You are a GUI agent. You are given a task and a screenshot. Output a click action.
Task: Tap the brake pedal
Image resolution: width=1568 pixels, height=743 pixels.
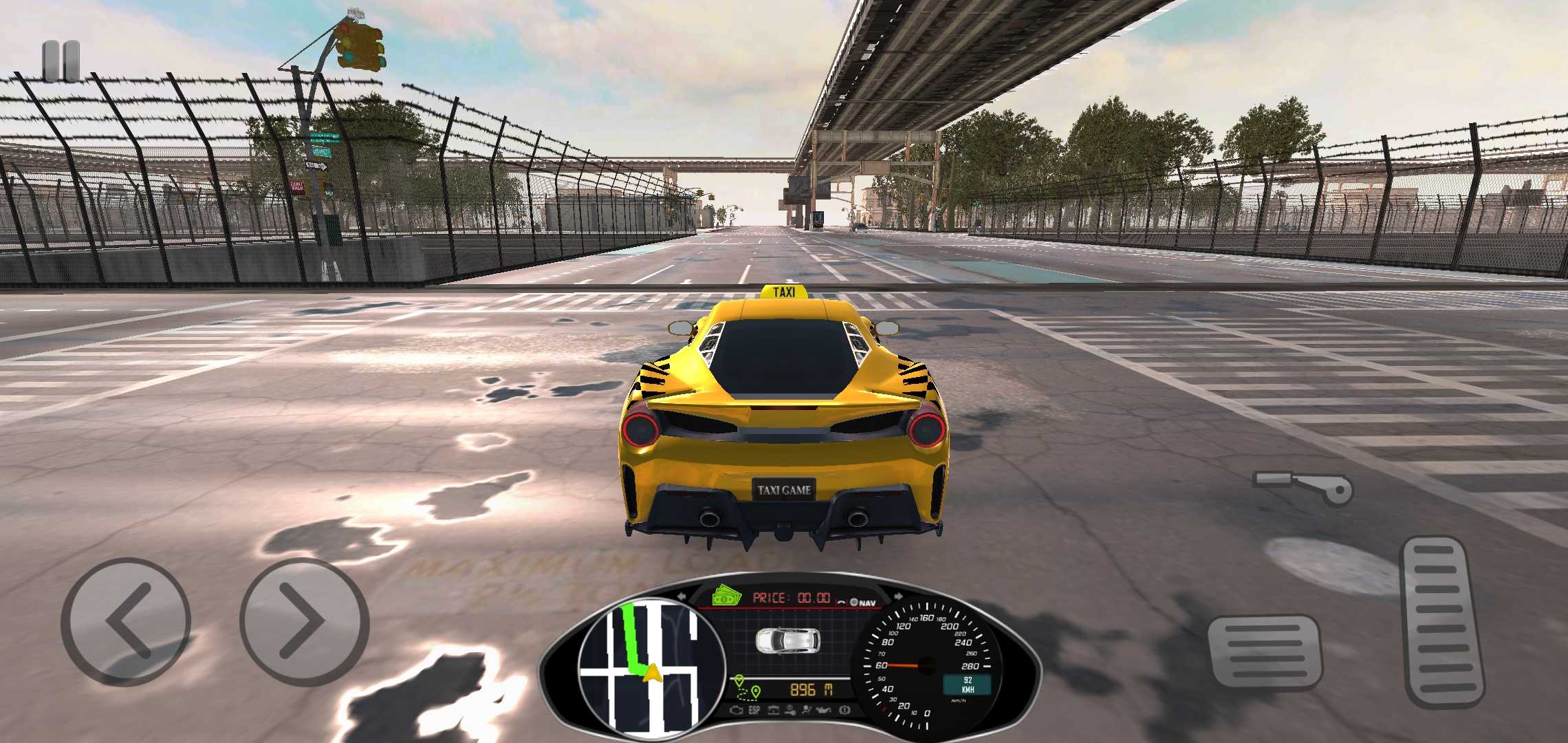(x=1264, y=652)
